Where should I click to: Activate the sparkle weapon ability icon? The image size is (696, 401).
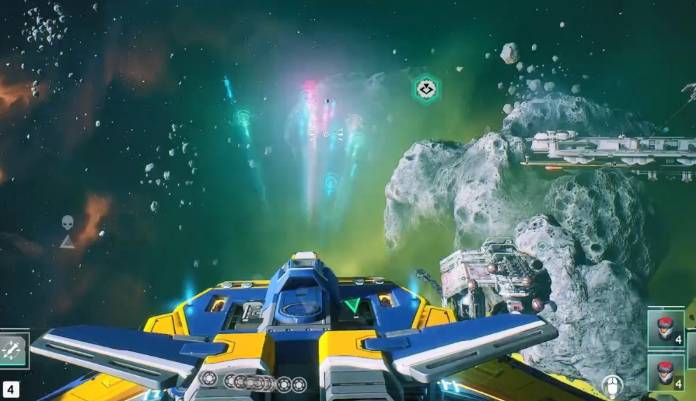tap(13, 349)
